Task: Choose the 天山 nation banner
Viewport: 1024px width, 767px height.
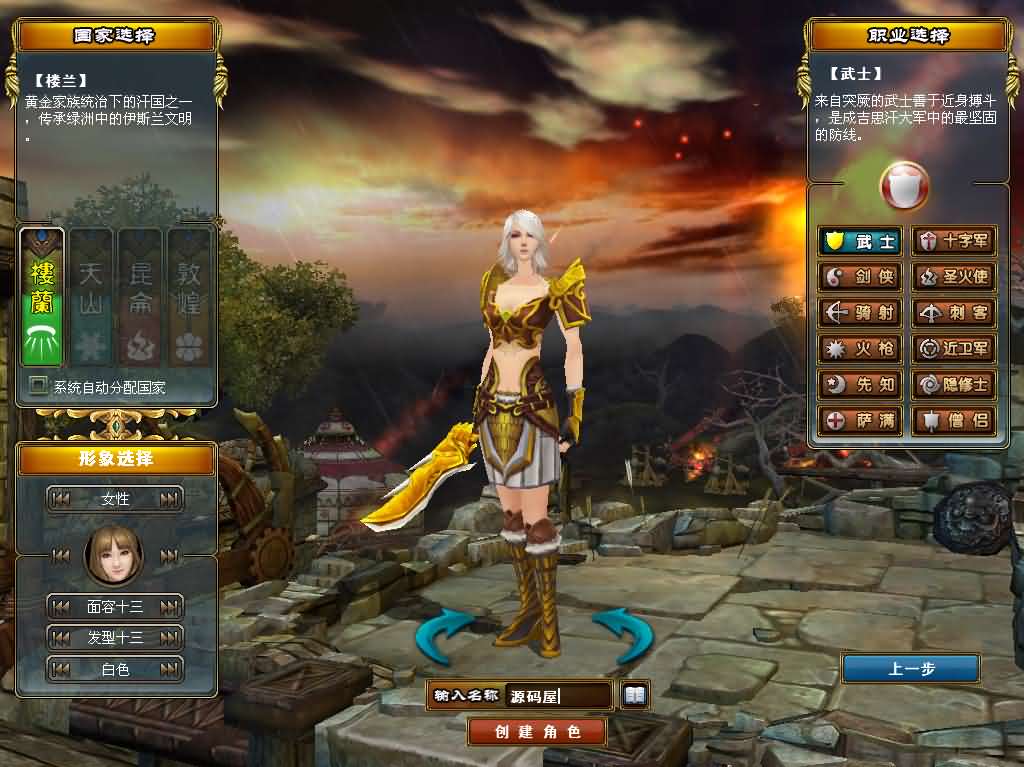Action: pyautogui.click(x=91, y=297)
